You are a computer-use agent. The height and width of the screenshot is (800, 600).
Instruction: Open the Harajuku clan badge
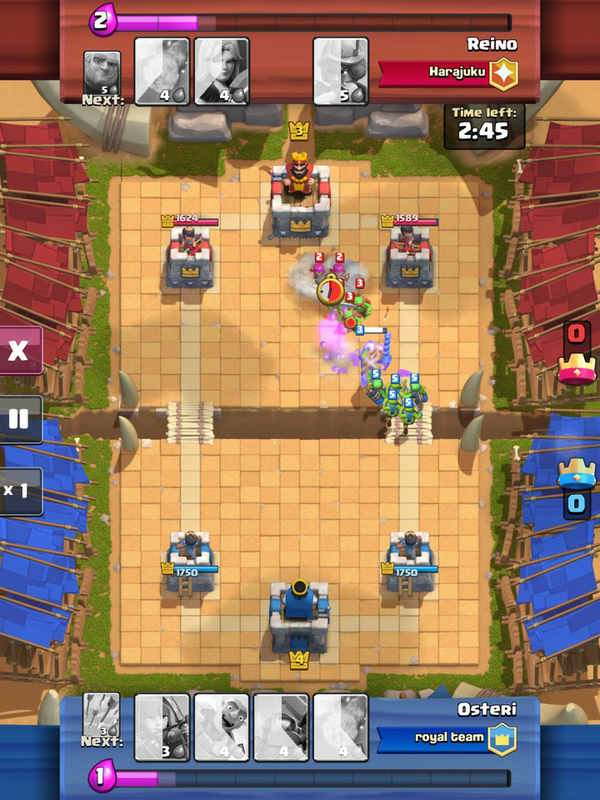pyautogui.click(x=503, y=74)
